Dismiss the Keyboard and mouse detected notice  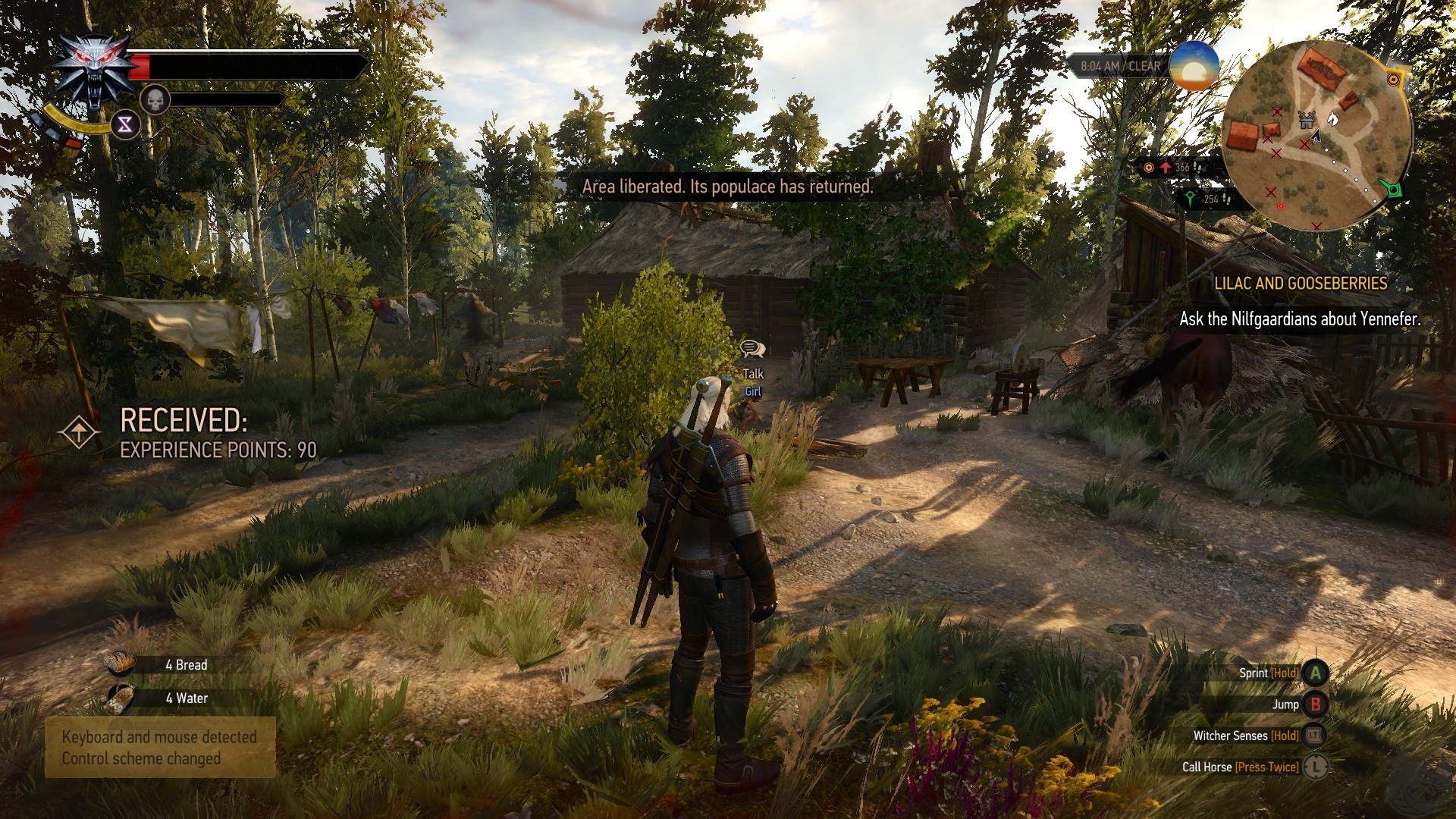(160, 748)
